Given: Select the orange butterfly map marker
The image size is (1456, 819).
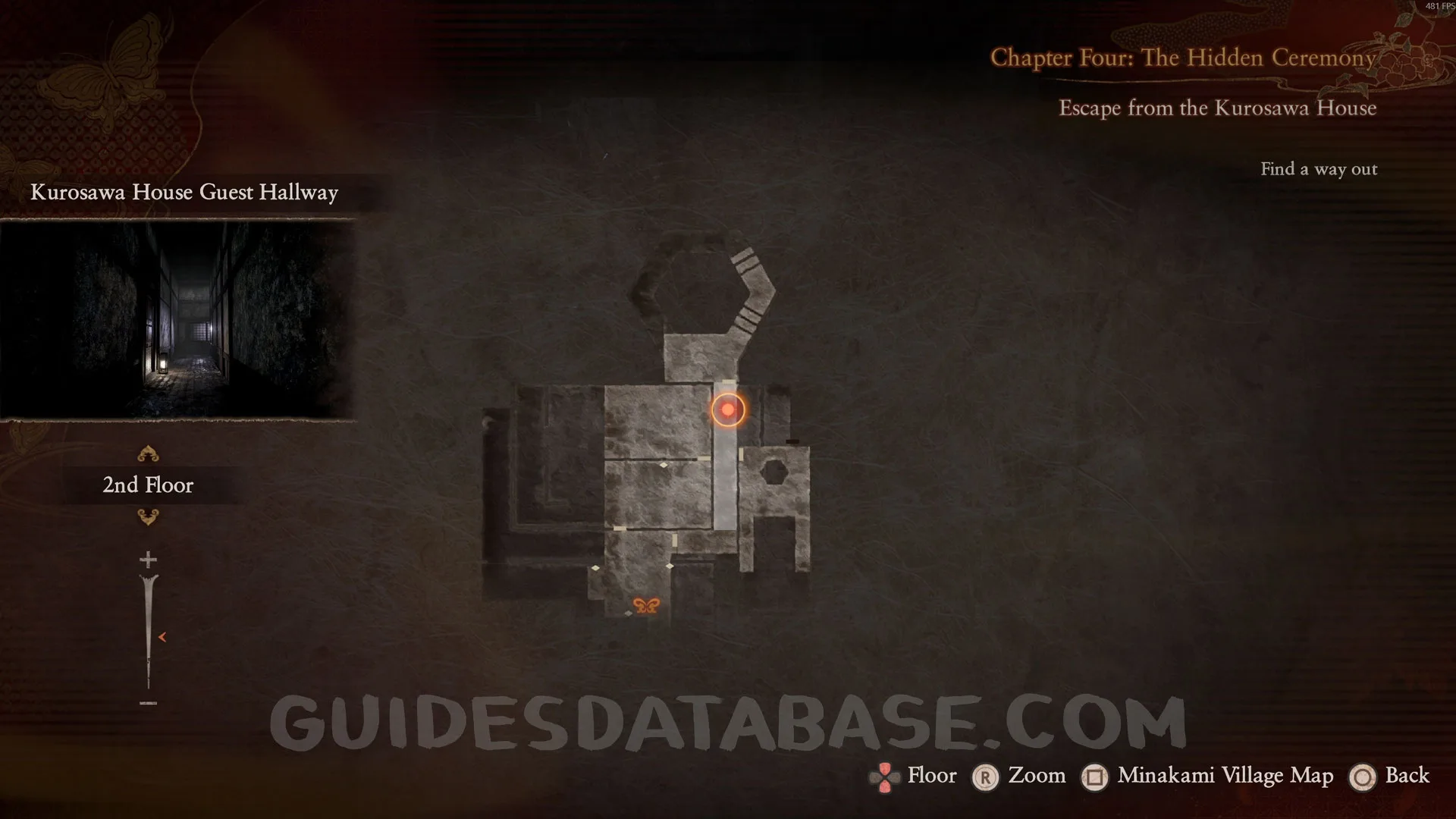Looking at the screenshot, I should 646,605.
